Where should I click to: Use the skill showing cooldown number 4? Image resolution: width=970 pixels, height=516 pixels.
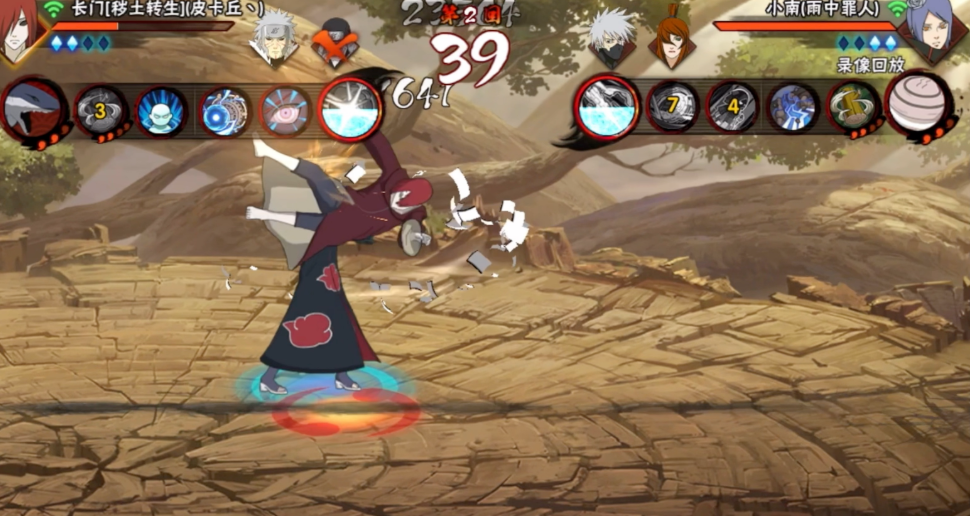point(732,107)
